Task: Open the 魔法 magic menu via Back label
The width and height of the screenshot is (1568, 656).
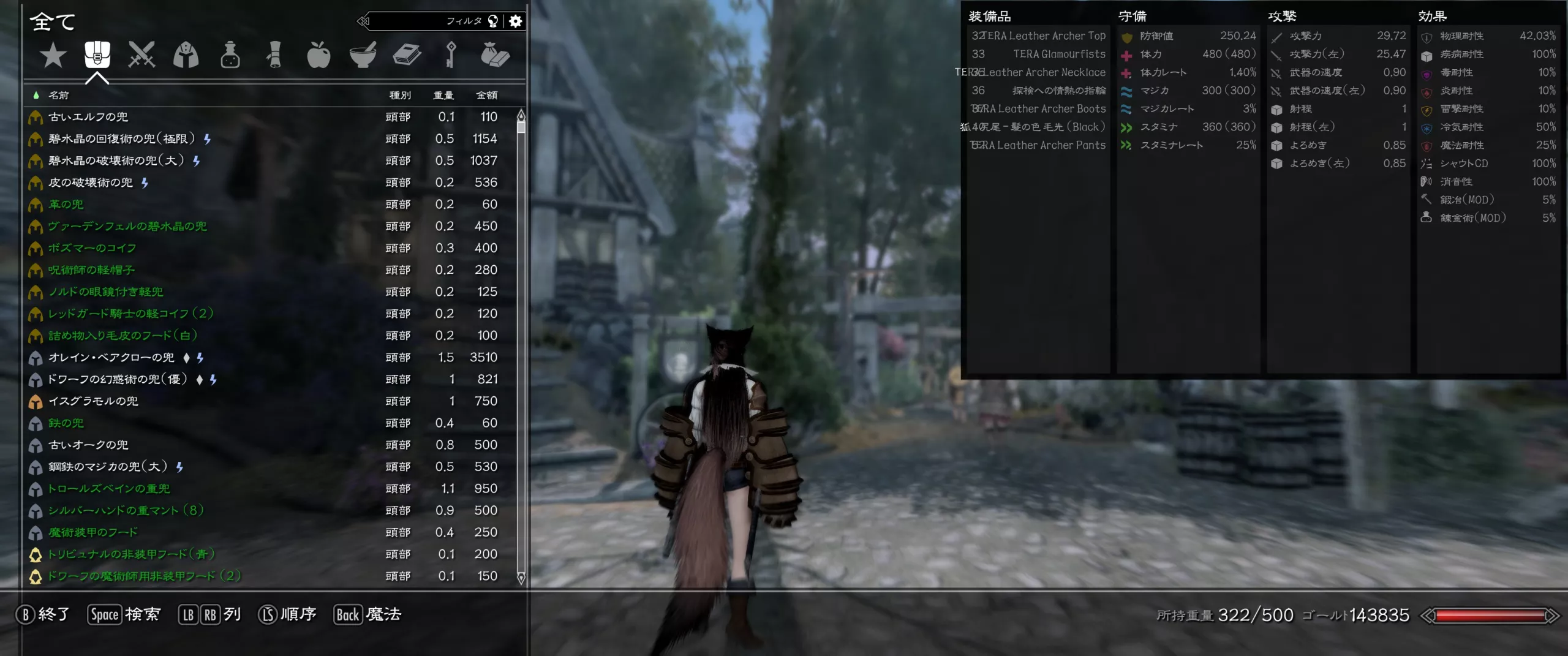Action: coord(367,614)
